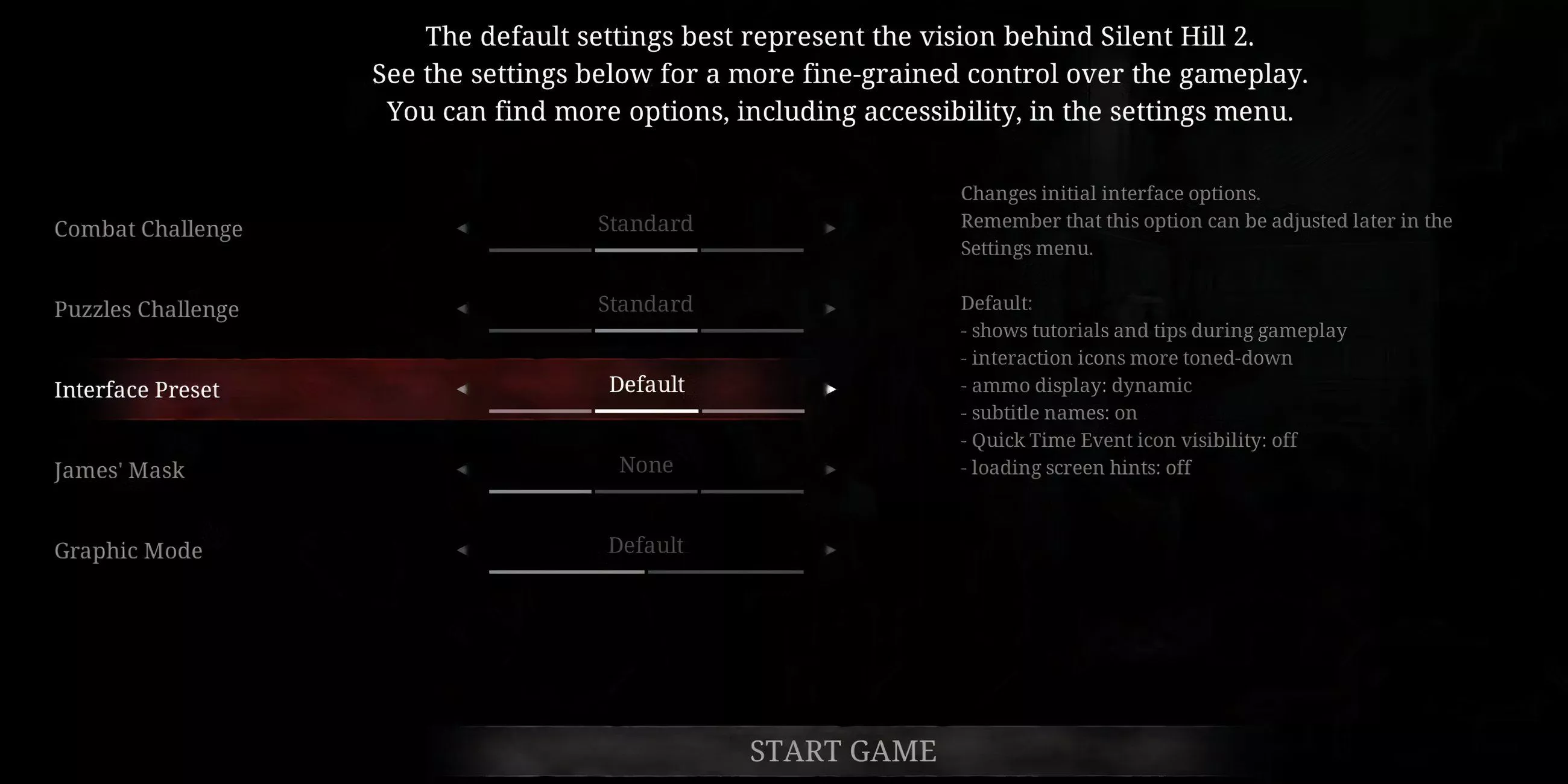Click the right arrow on Interface Preset
Image resolution: width=1568 pixels, height=784 pixels.
[831, 389]
